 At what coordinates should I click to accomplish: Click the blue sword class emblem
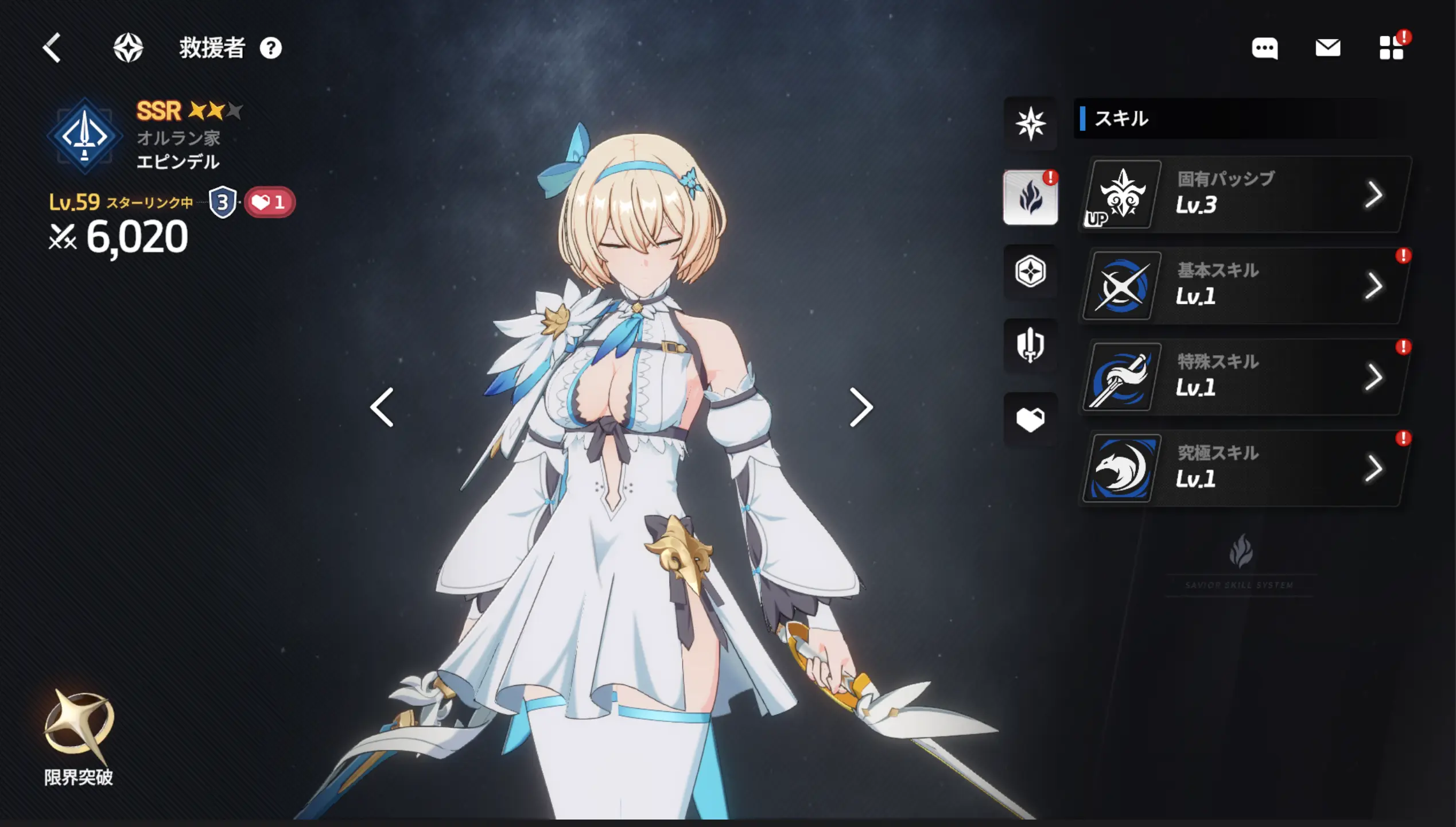pos(85,137)
